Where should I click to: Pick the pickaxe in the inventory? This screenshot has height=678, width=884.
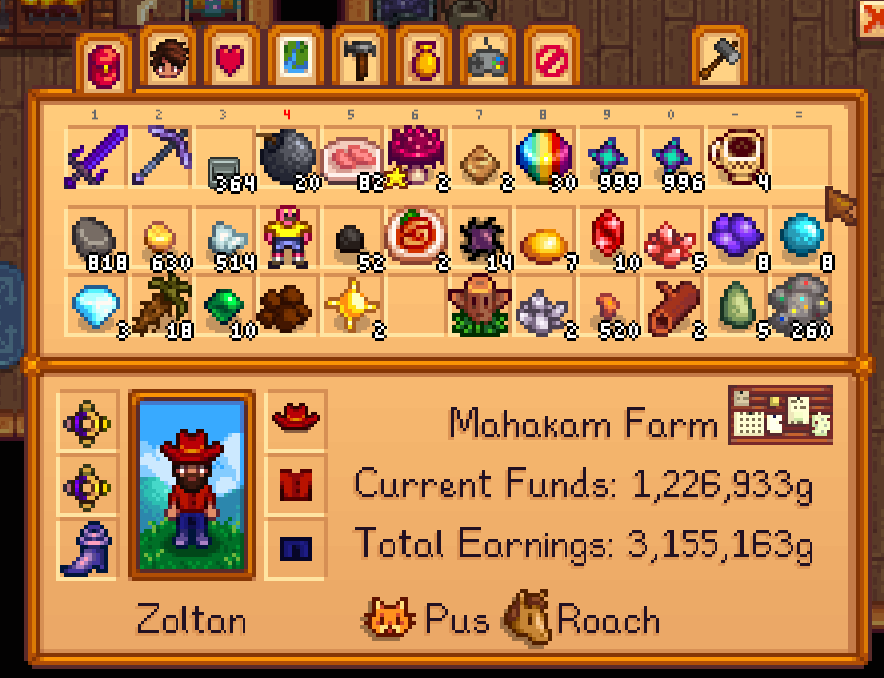coord(160,158)
